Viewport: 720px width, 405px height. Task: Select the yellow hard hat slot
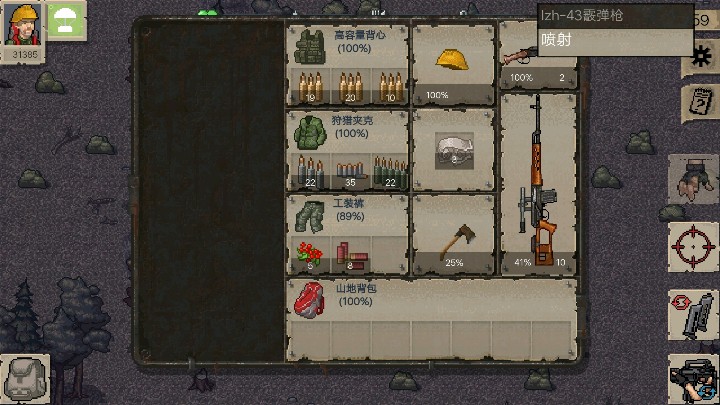coord(453,60)
